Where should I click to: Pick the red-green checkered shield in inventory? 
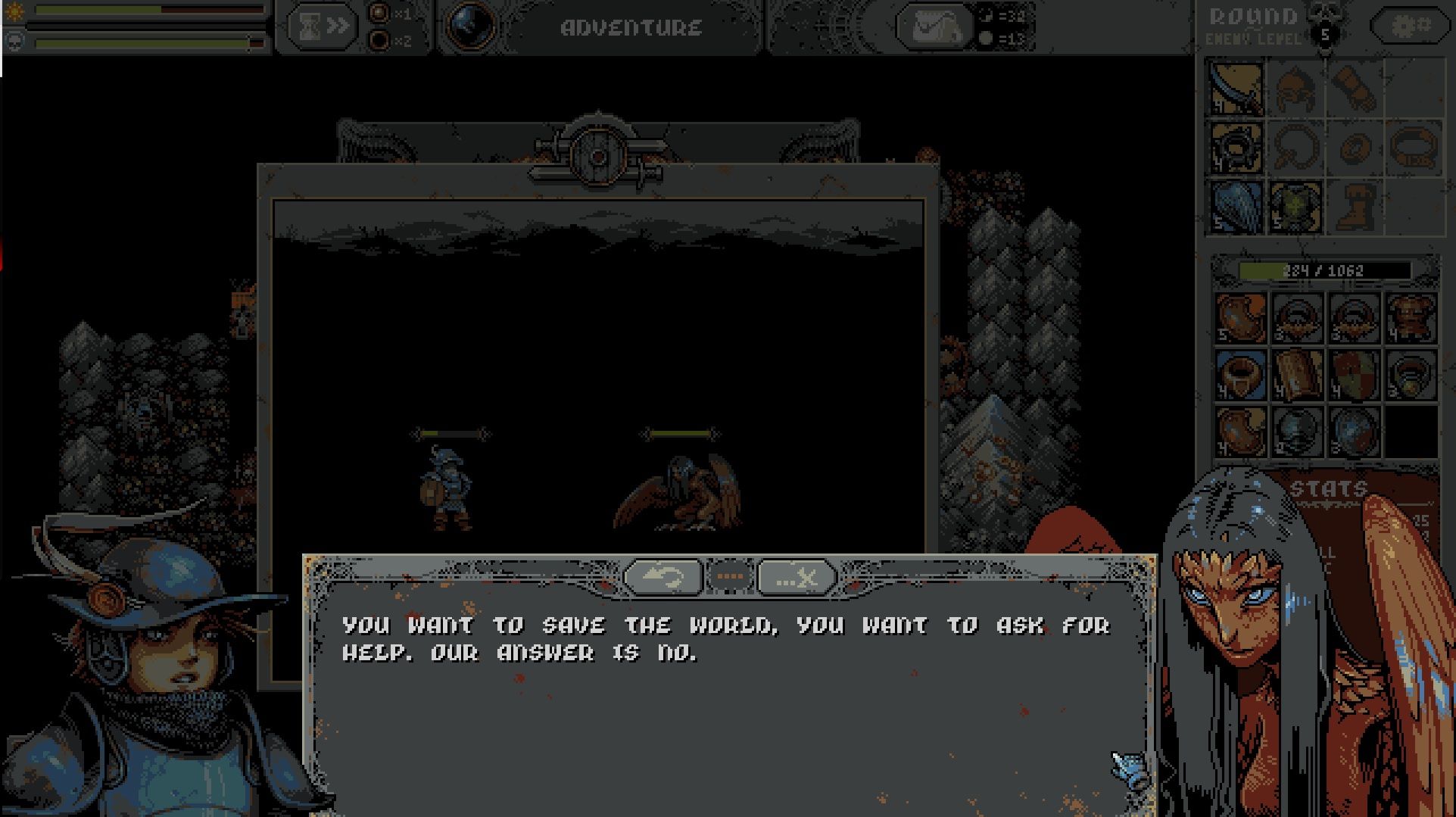tap(1353, 374)
